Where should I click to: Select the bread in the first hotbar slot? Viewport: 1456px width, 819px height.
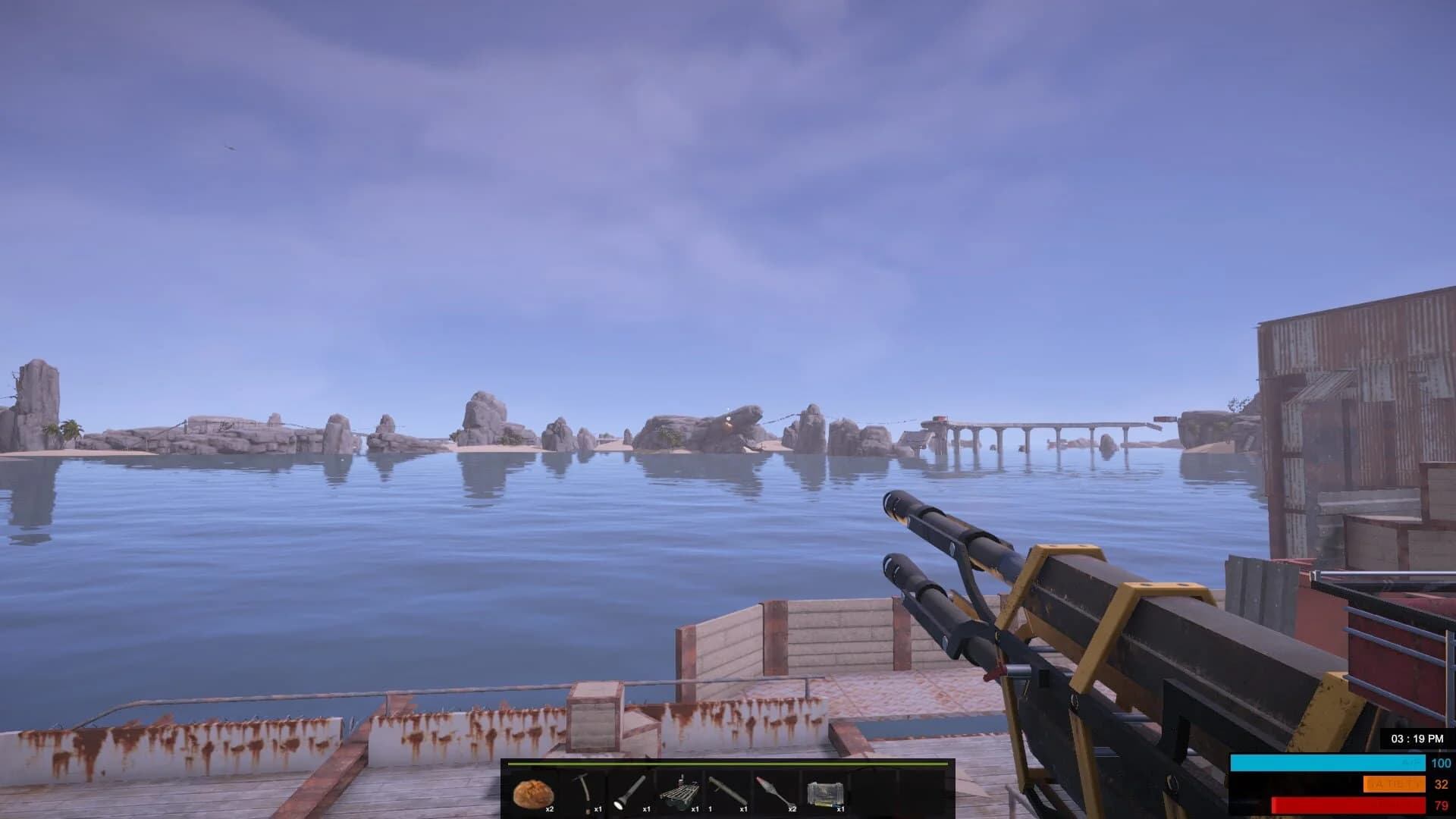[x=532, y=792]
